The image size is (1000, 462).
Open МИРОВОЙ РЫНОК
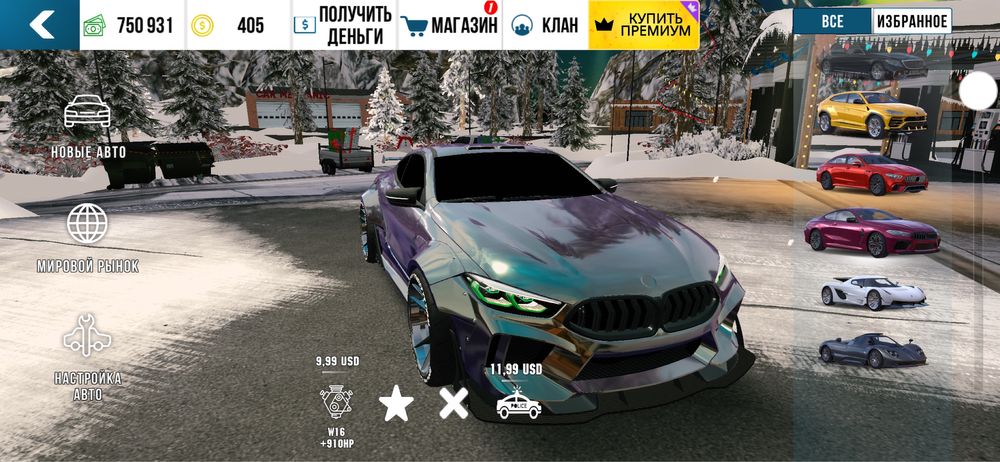pyautogui.click(x=88, y=236)
